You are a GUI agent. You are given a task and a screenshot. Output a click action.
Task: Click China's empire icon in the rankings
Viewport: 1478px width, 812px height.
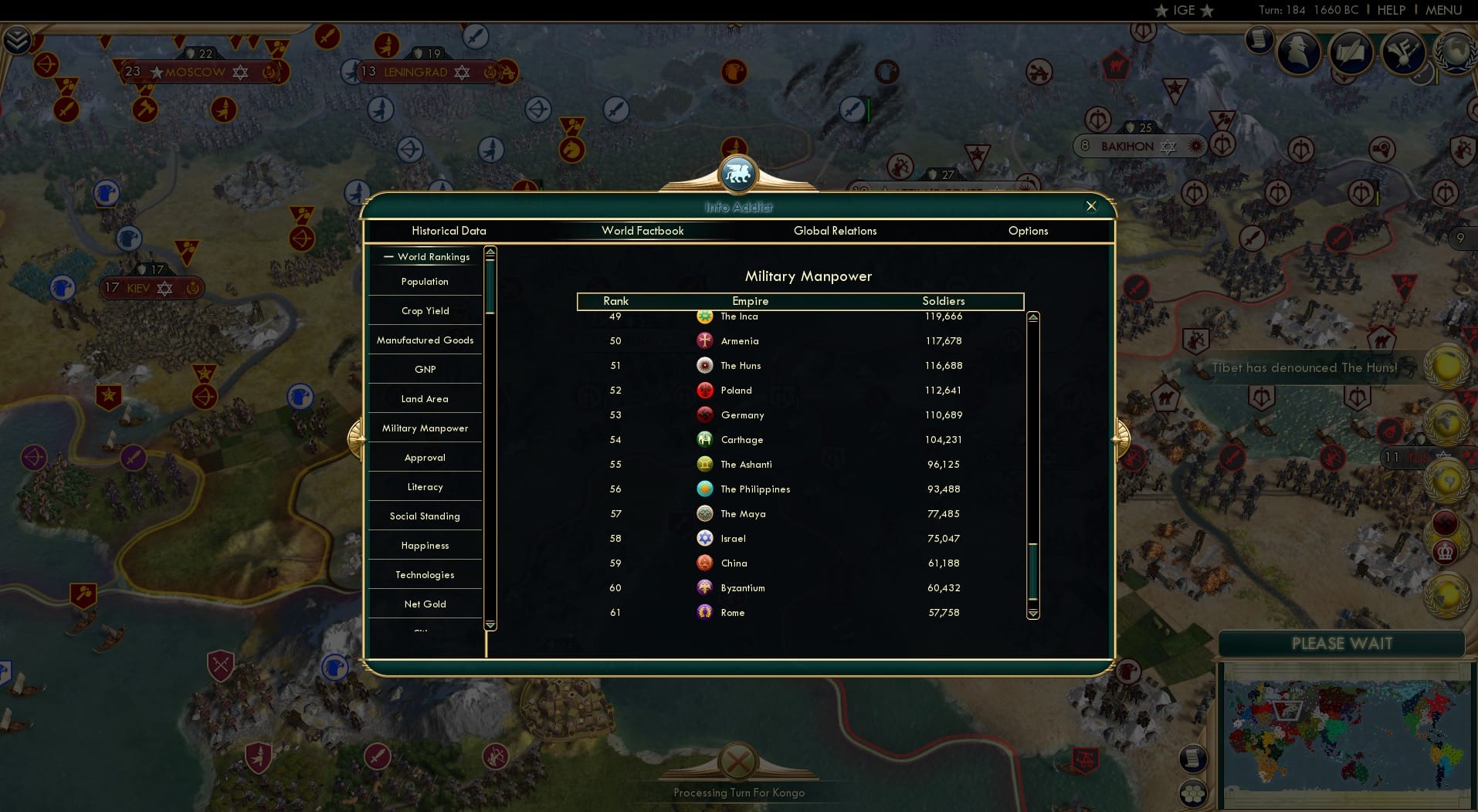pos(703,563)
